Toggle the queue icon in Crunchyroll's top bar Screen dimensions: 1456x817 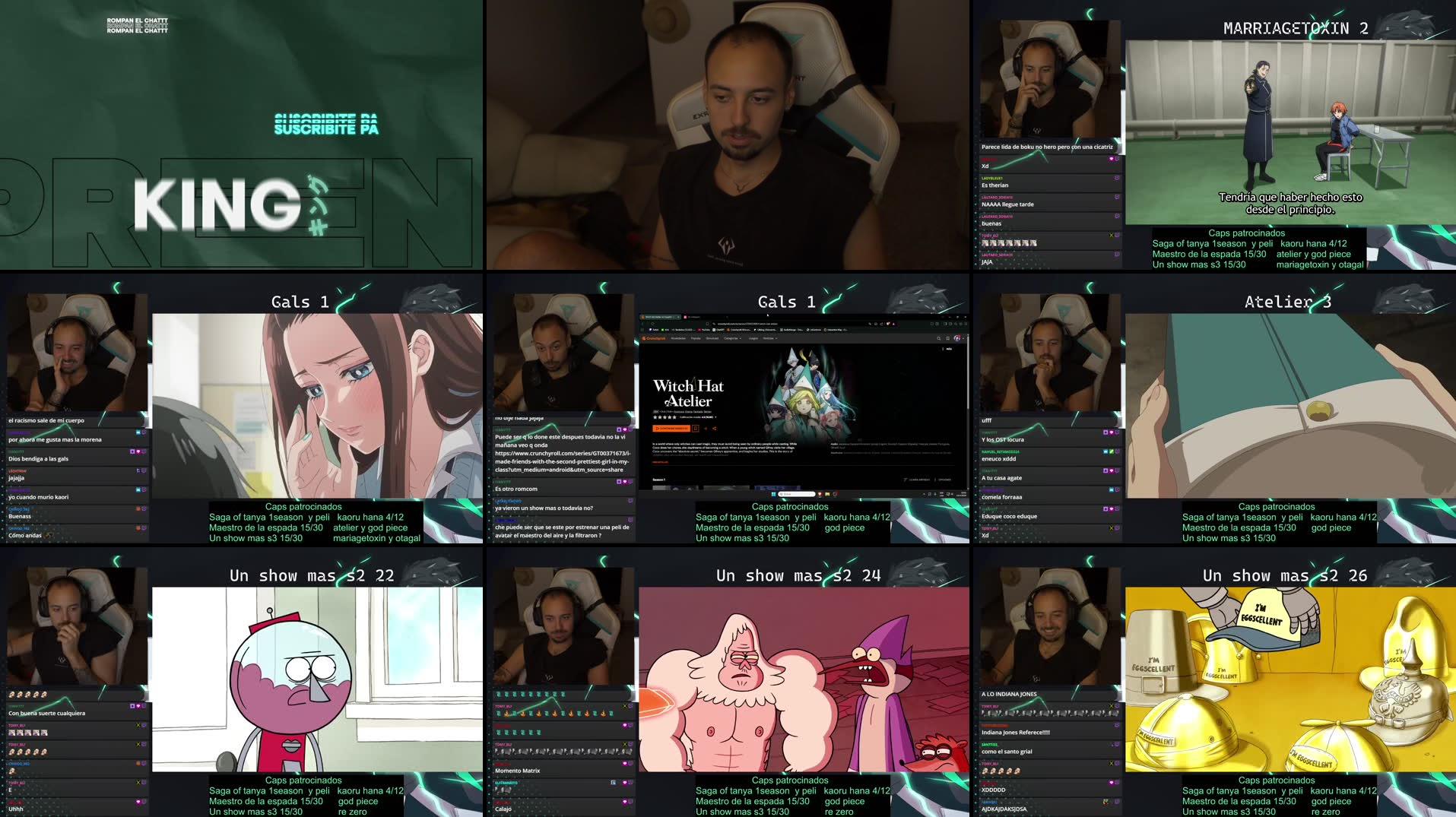(x=947, y=338)
